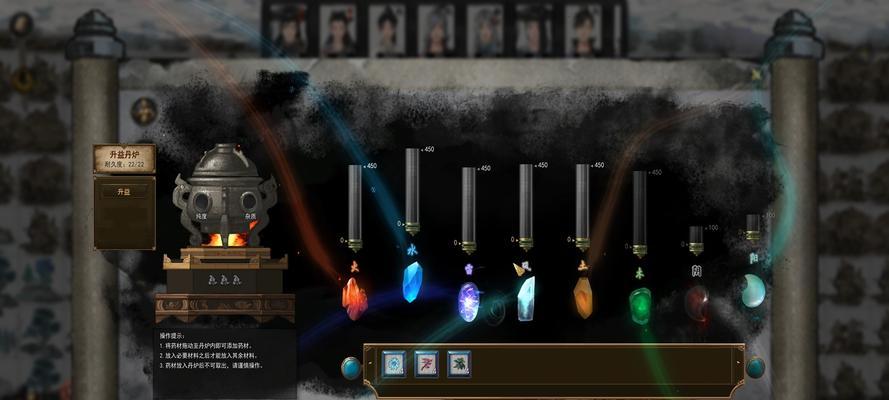This screenshot has height=400, width=889.
Task: Select the purple thunder element orb
Action: coord(468,300)
